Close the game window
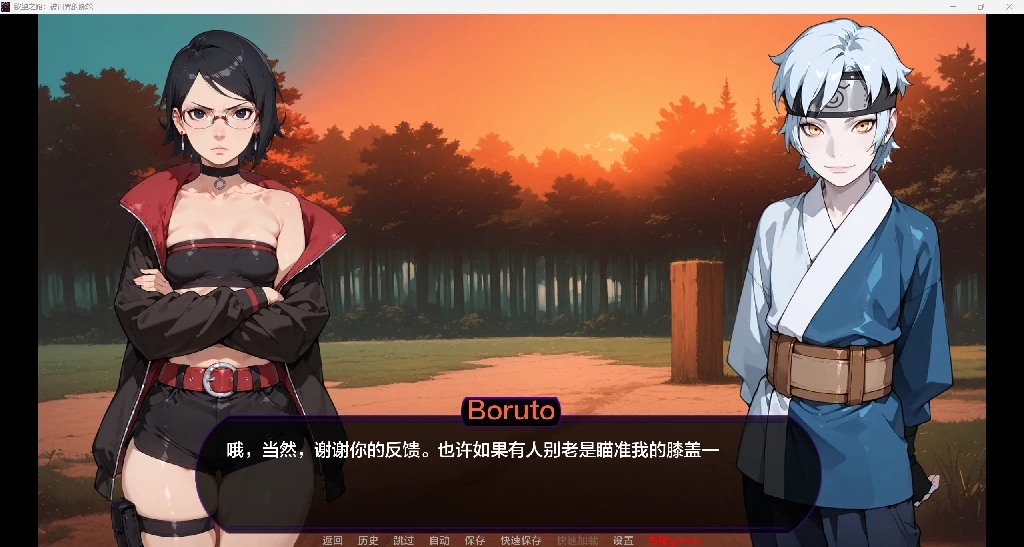Image resolution: width=1024 pixels, height=547 pixels. coord(1008,6)
